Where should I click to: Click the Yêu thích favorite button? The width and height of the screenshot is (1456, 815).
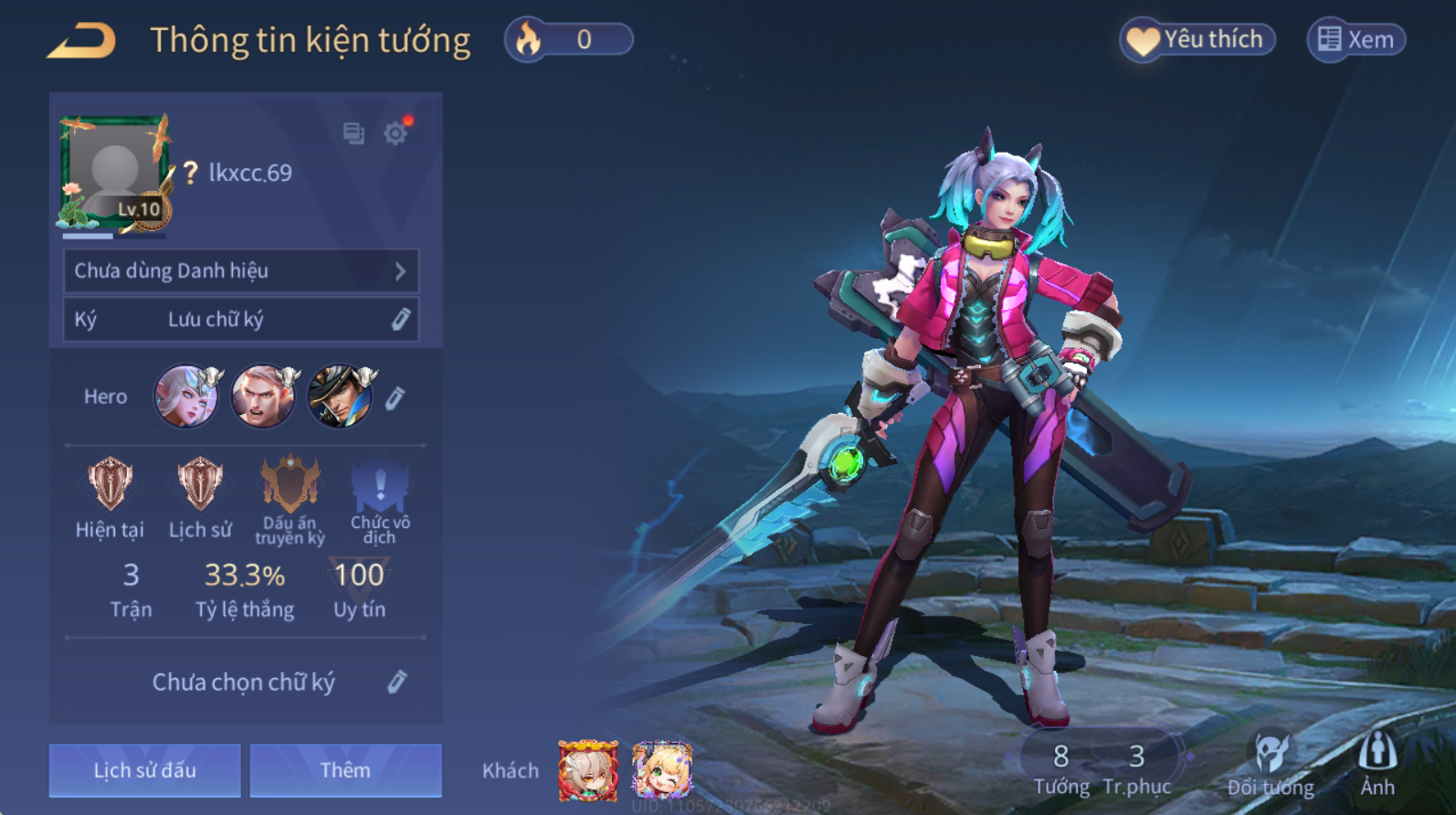1197,40
